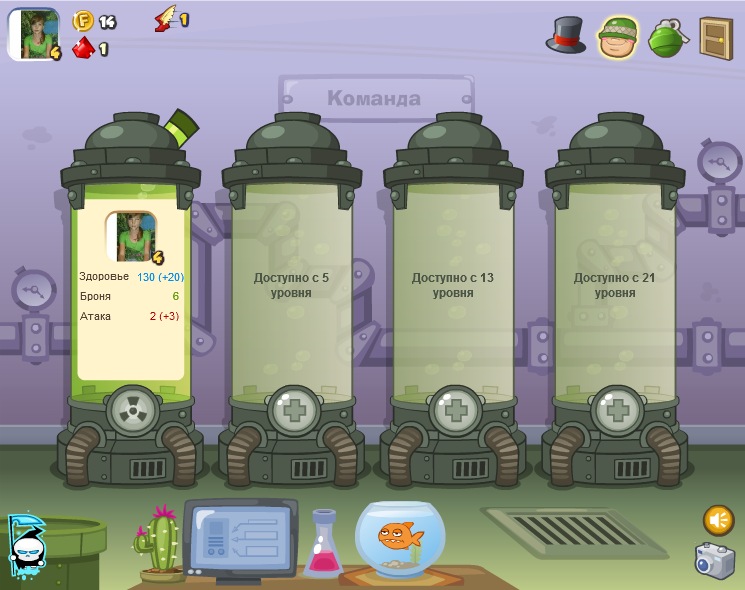The width and height of the screenshot is (745, 590).
Task: Click the plus button under the level 21 capsule
Action: click(615, 410)
